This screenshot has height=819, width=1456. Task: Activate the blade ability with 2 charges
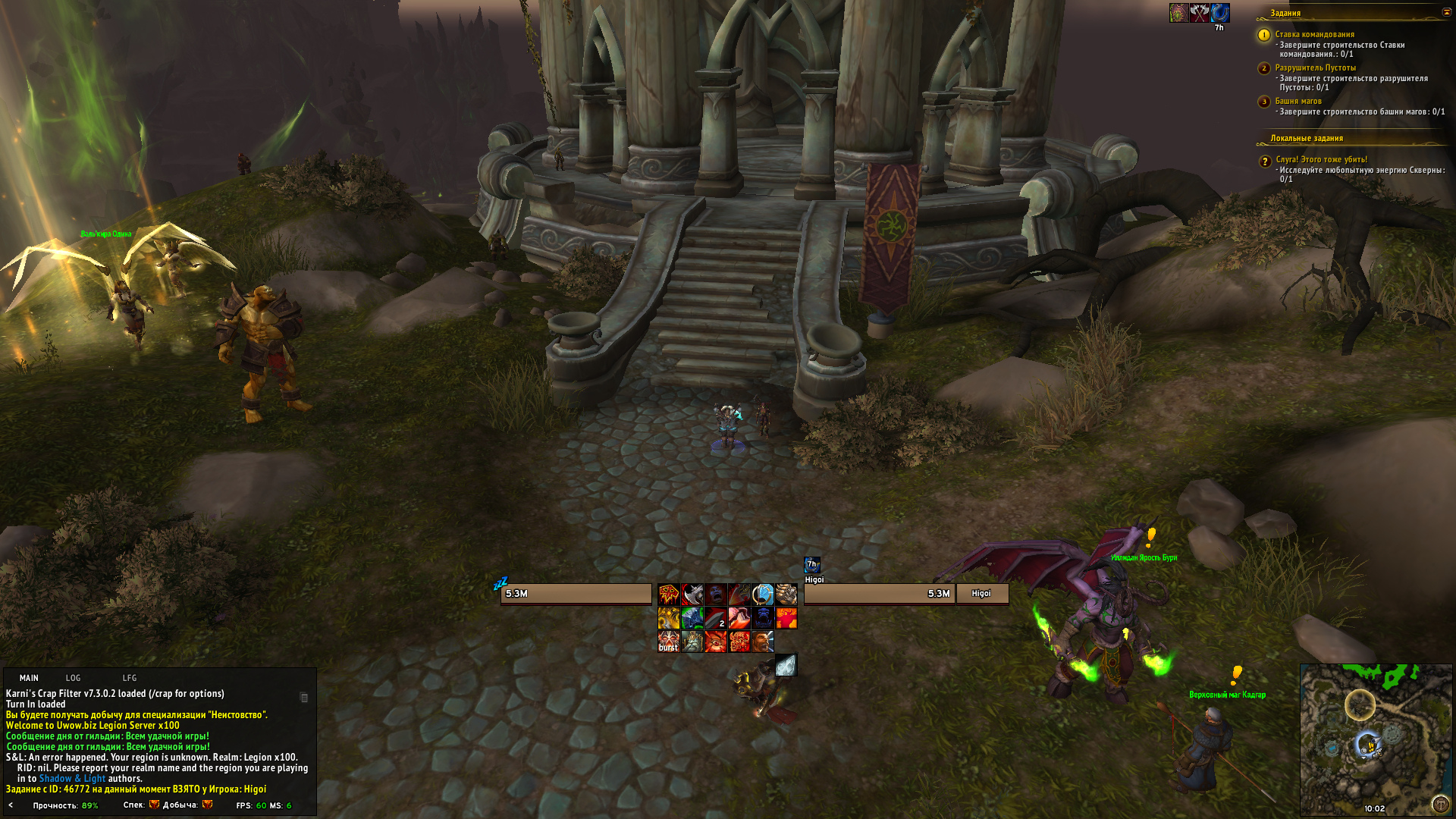coord(716,618)
